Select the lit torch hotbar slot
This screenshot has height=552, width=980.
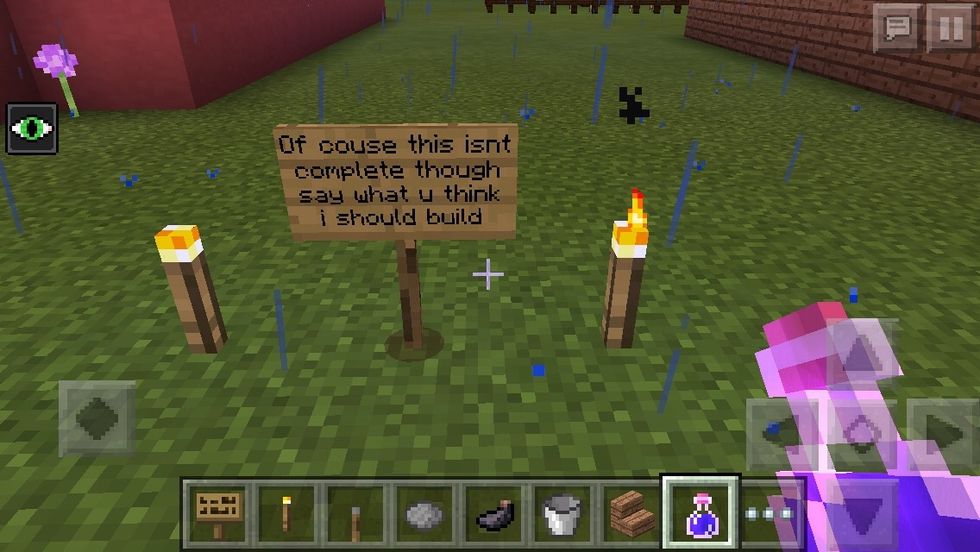[x=286, y=513]
